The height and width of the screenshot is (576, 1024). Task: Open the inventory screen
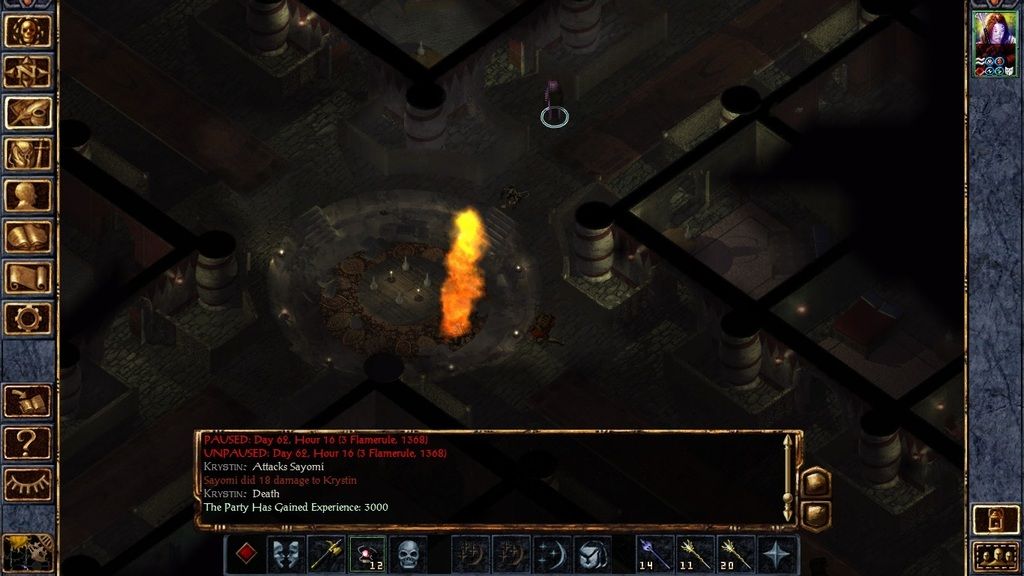[x=28, y=153]
